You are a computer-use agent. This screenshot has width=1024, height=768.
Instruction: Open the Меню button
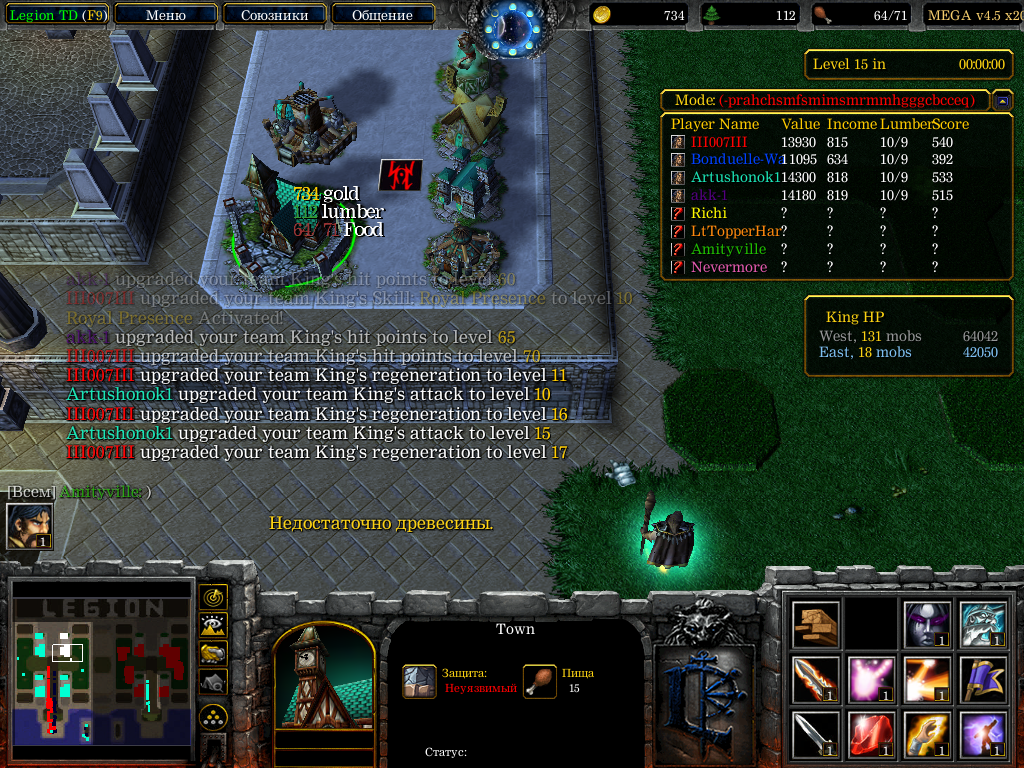click(x=165, y=15)
